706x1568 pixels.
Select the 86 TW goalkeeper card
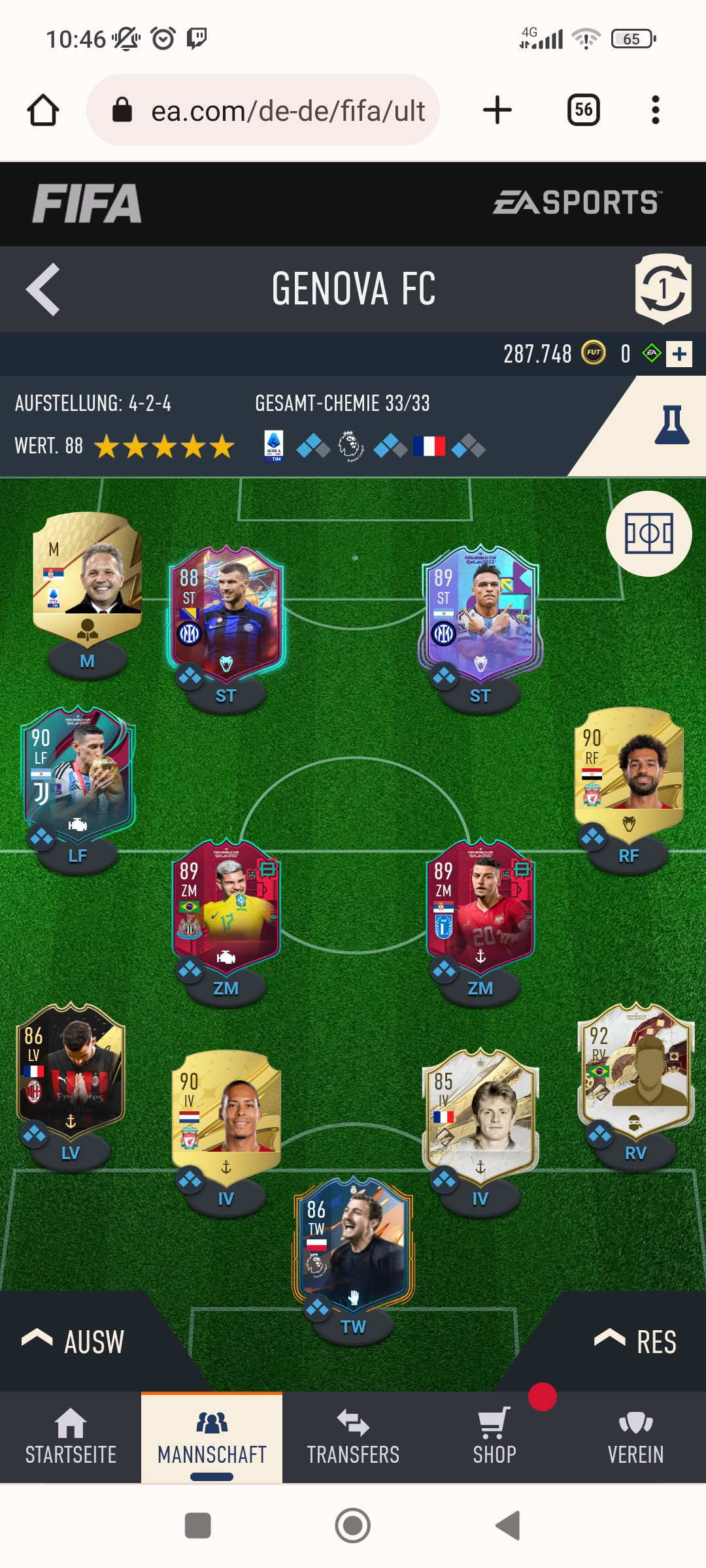tap(353, 1241)
